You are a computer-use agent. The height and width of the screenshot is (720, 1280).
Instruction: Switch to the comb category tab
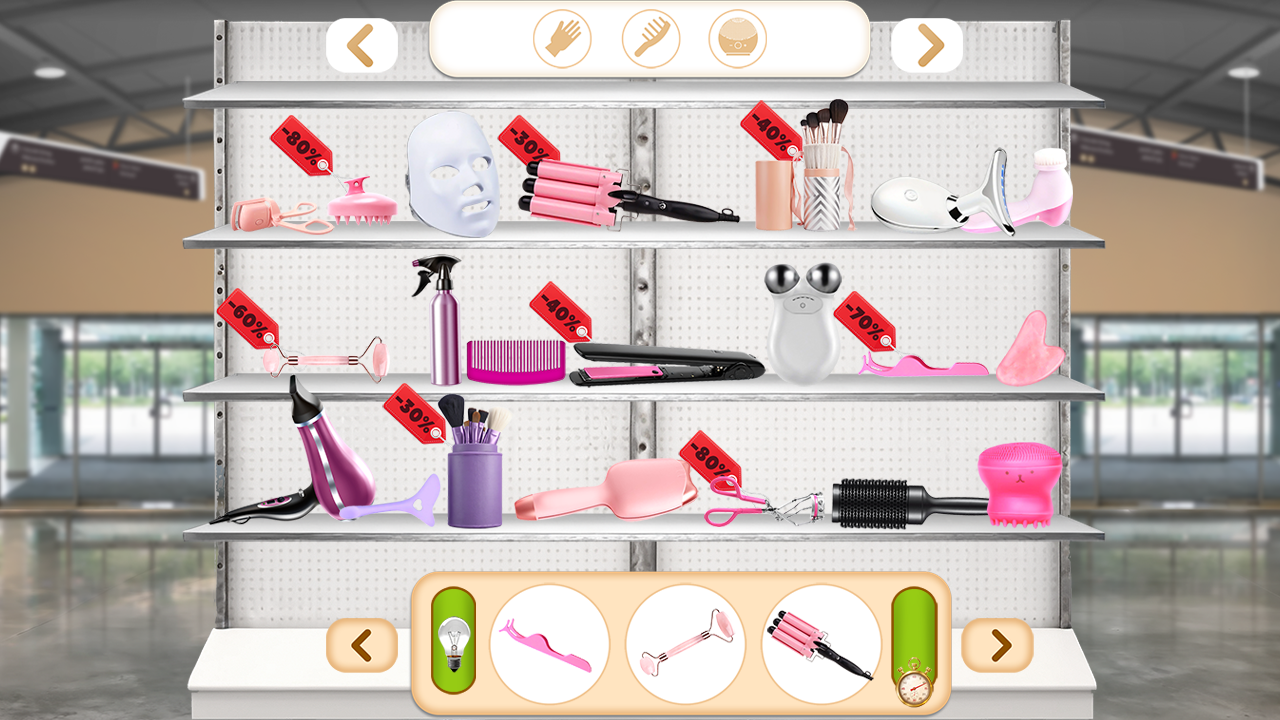point(651,39)
